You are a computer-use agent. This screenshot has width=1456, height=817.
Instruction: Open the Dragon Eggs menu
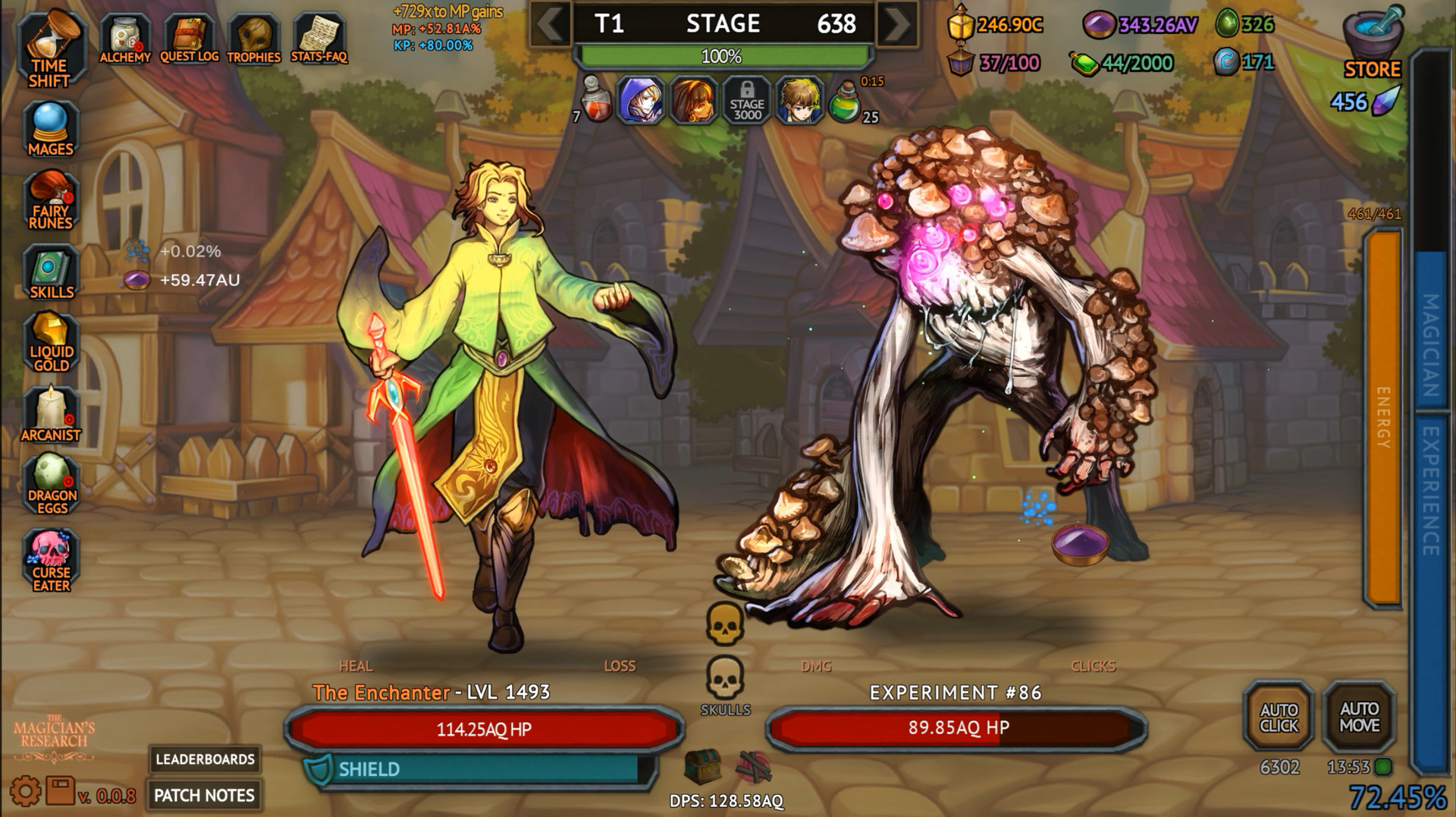pyautogui.click(x=52, y=484)
